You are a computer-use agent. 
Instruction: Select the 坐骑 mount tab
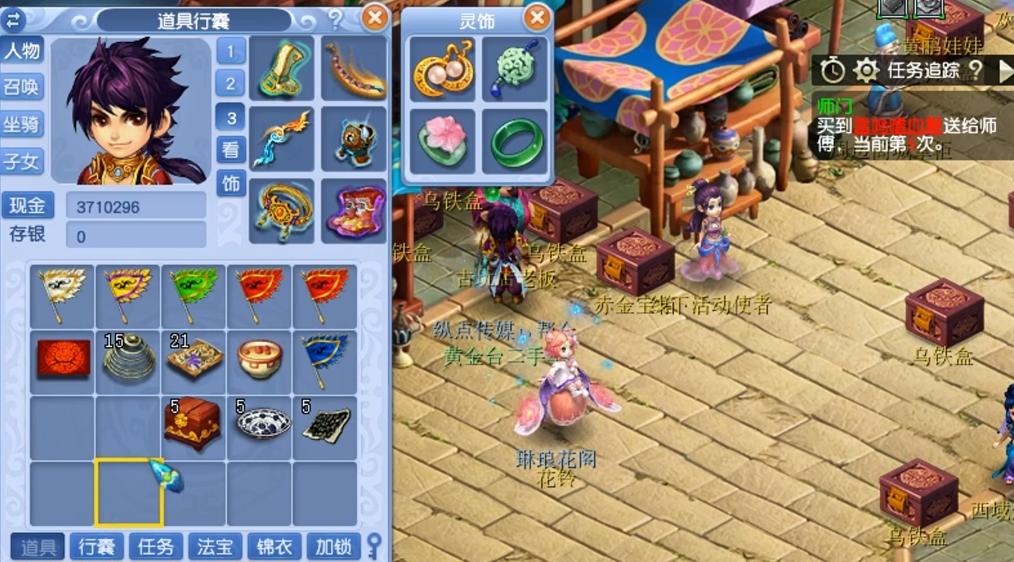[22, 124]
